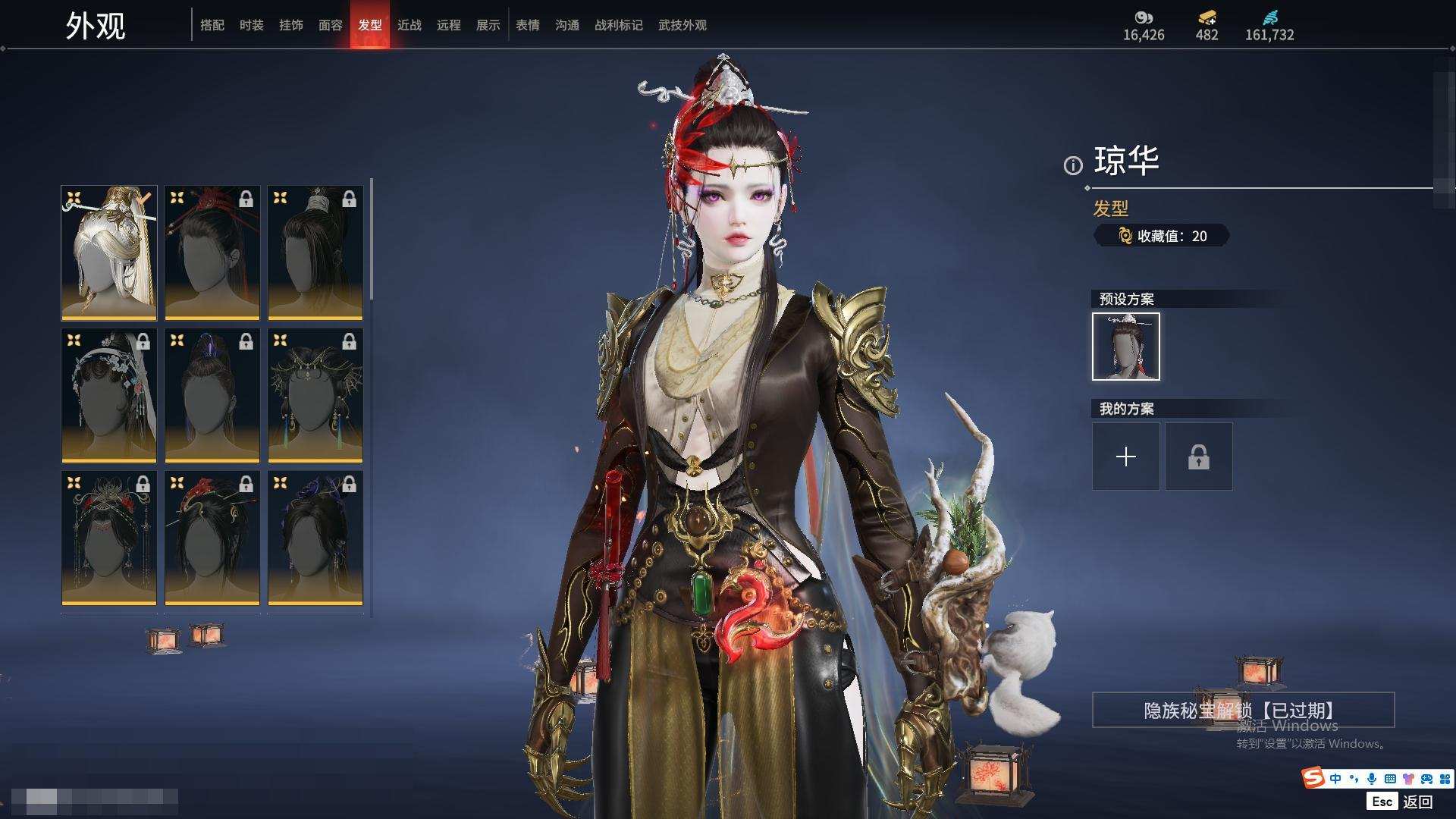
Task: Add a new scheme under 我的方案
Action: pos(1126,457)
